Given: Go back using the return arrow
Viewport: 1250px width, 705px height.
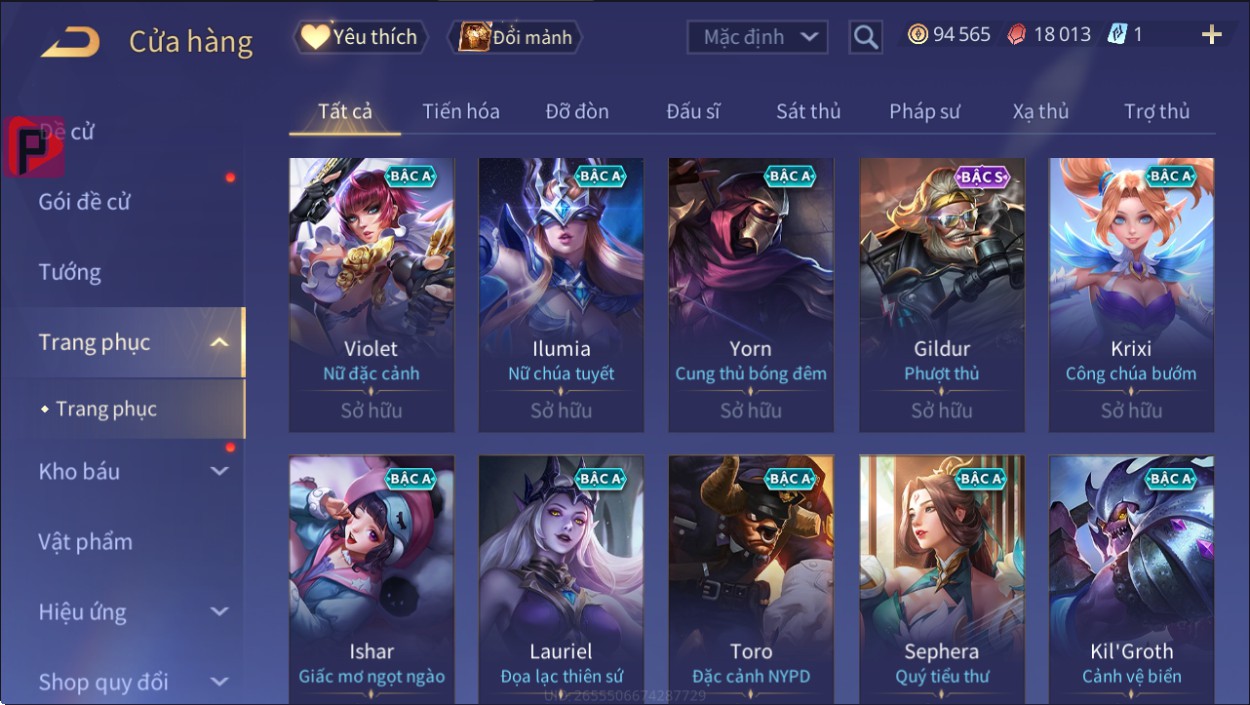Looking at the screenshot, I should [x=70, y=42].
